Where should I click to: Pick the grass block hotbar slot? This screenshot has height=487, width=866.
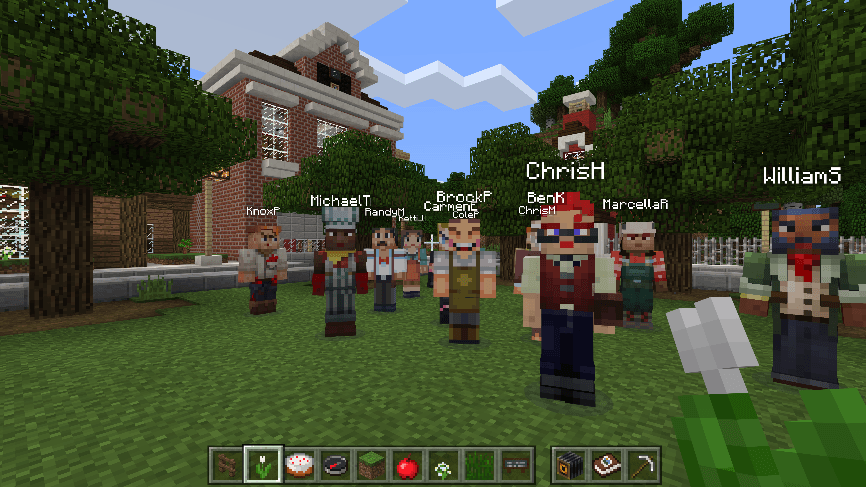pyautogui.click(x=370, y=464)
